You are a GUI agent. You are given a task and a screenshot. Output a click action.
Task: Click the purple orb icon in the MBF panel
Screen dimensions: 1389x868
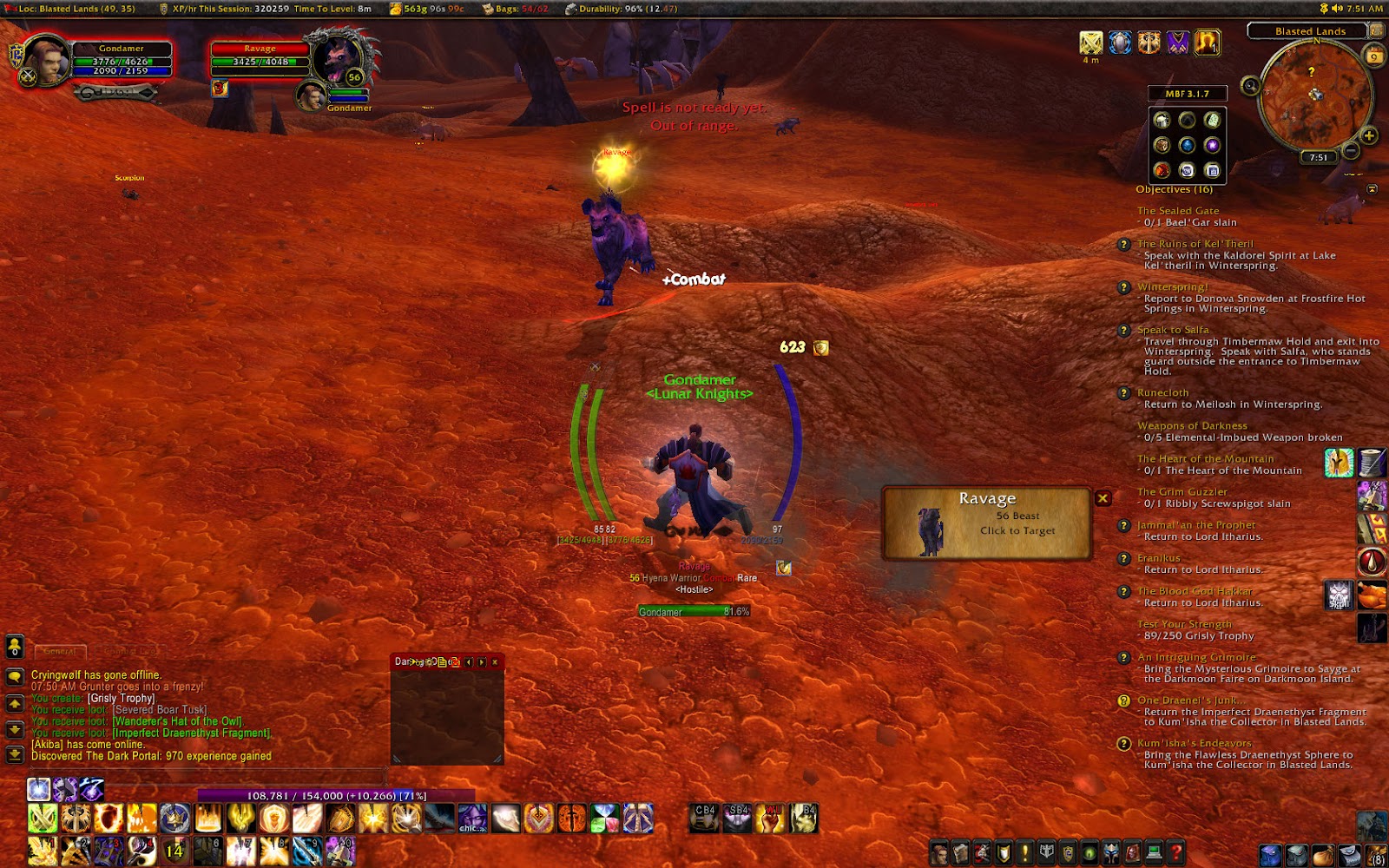pos(1214,146)
